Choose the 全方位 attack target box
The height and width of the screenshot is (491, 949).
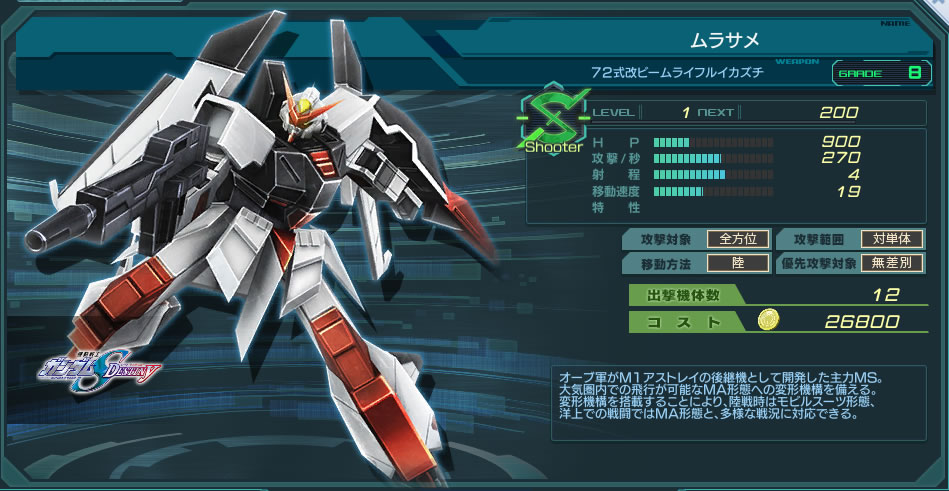(738, 239)
